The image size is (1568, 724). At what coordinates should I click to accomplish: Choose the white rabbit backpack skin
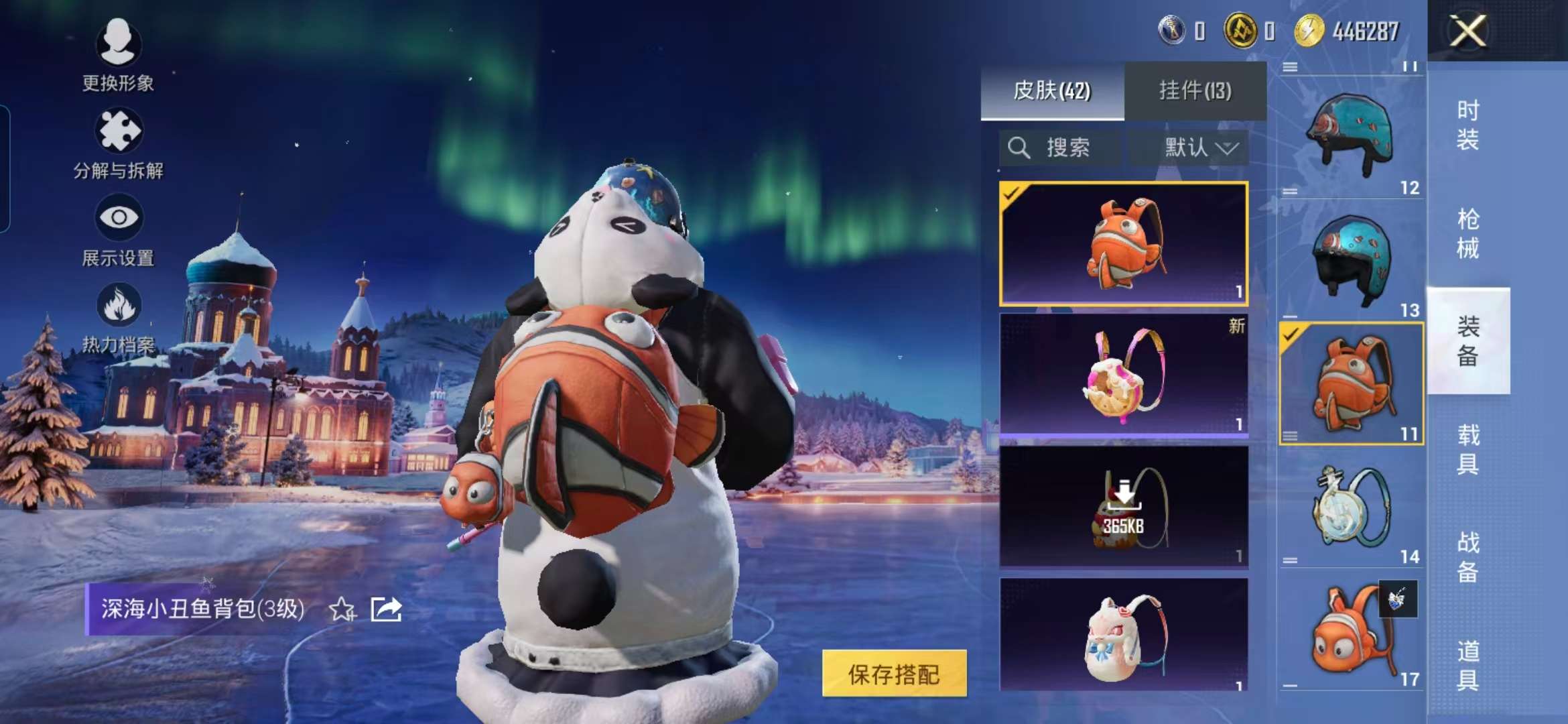[1123, 635]
